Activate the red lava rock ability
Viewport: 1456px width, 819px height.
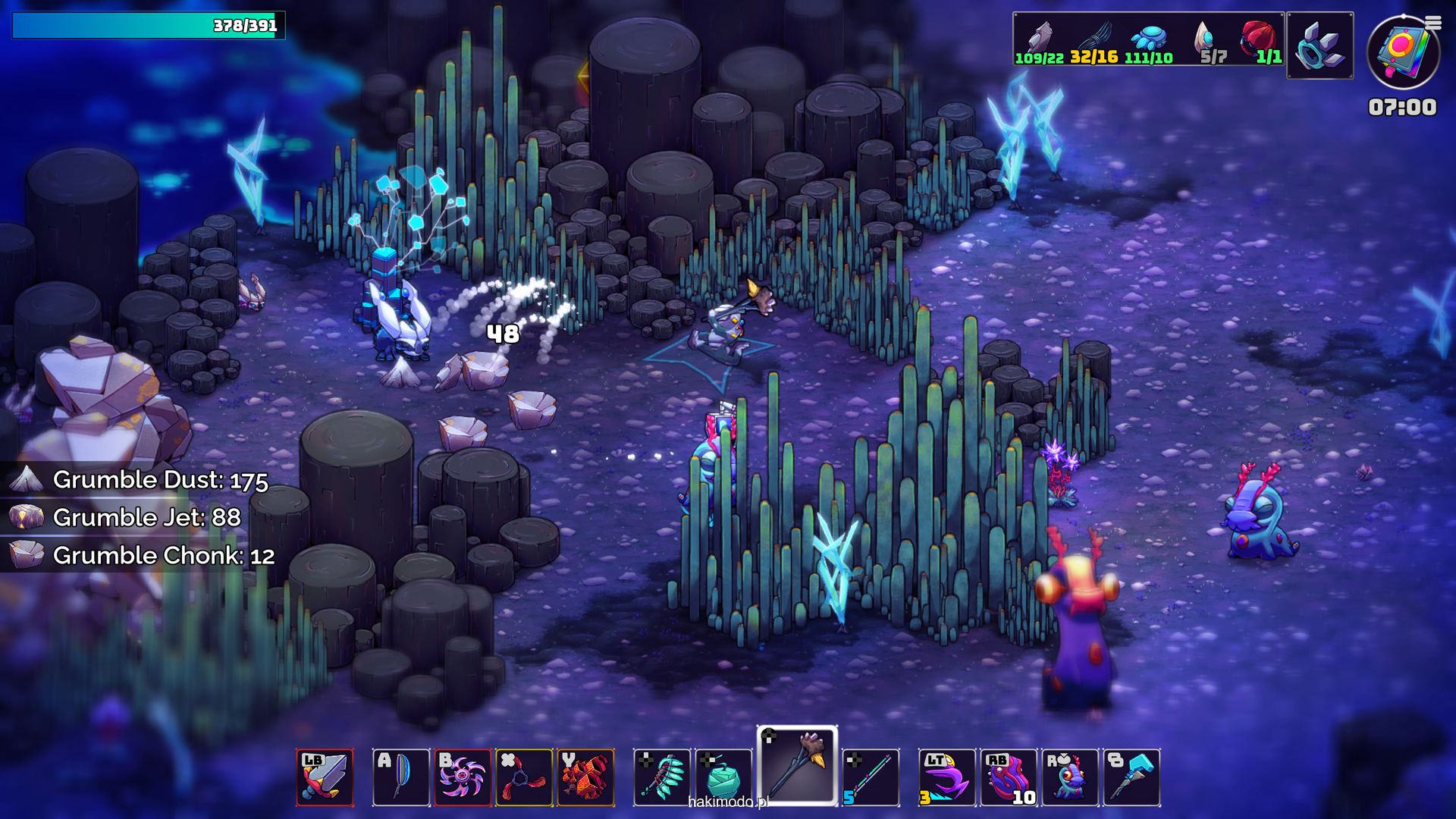pyautogui.click(x=585, y=777)
